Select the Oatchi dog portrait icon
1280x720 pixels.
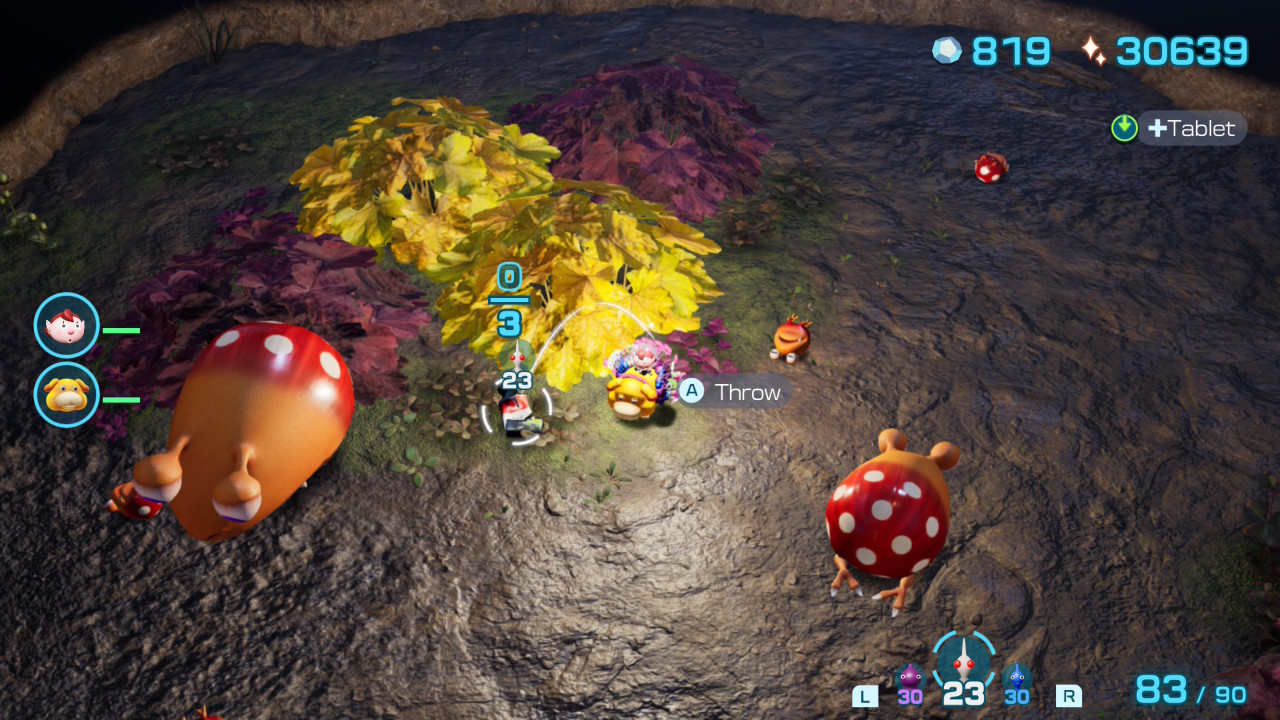tap(66, 395)
